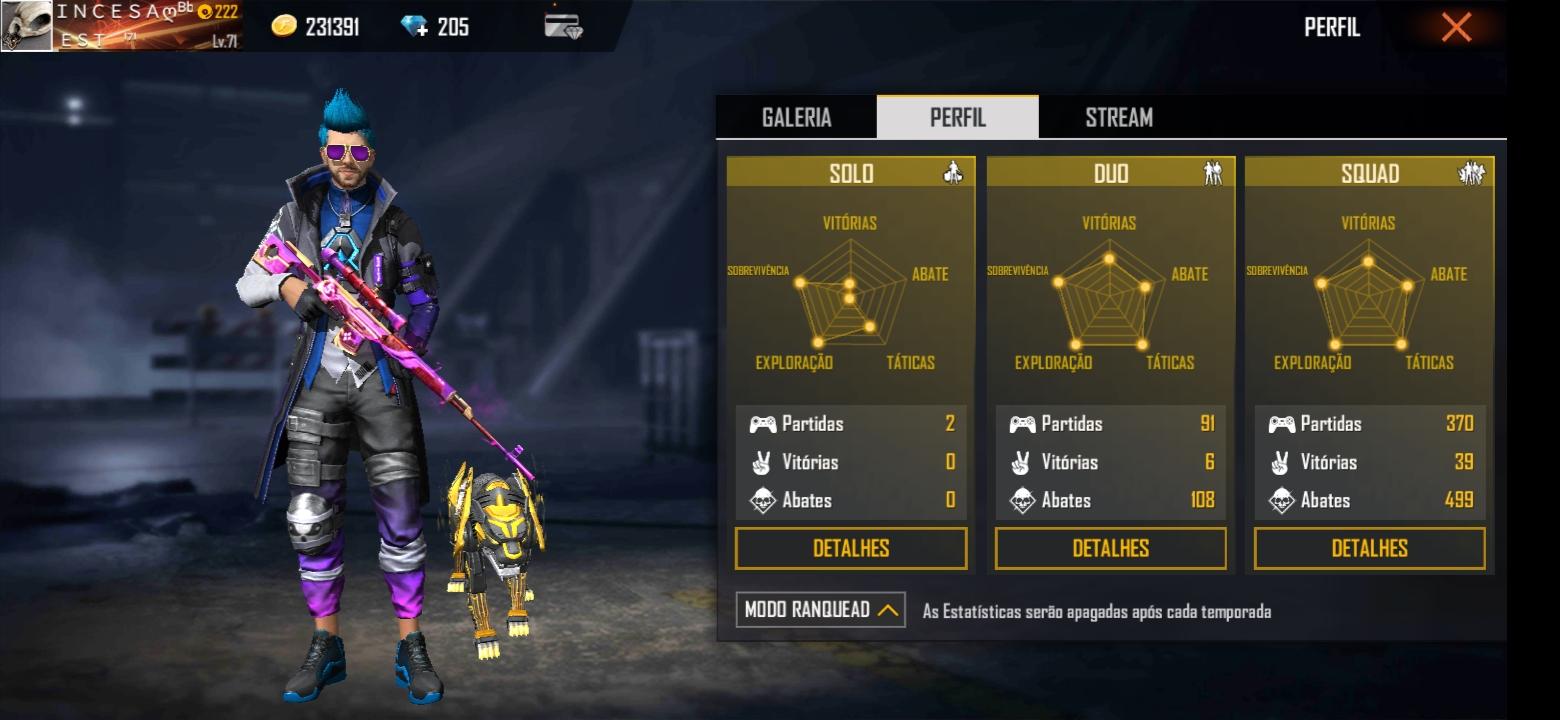Close the profile with the orange X
This screenshot has width=1560, height=720.
point(1456,27)
